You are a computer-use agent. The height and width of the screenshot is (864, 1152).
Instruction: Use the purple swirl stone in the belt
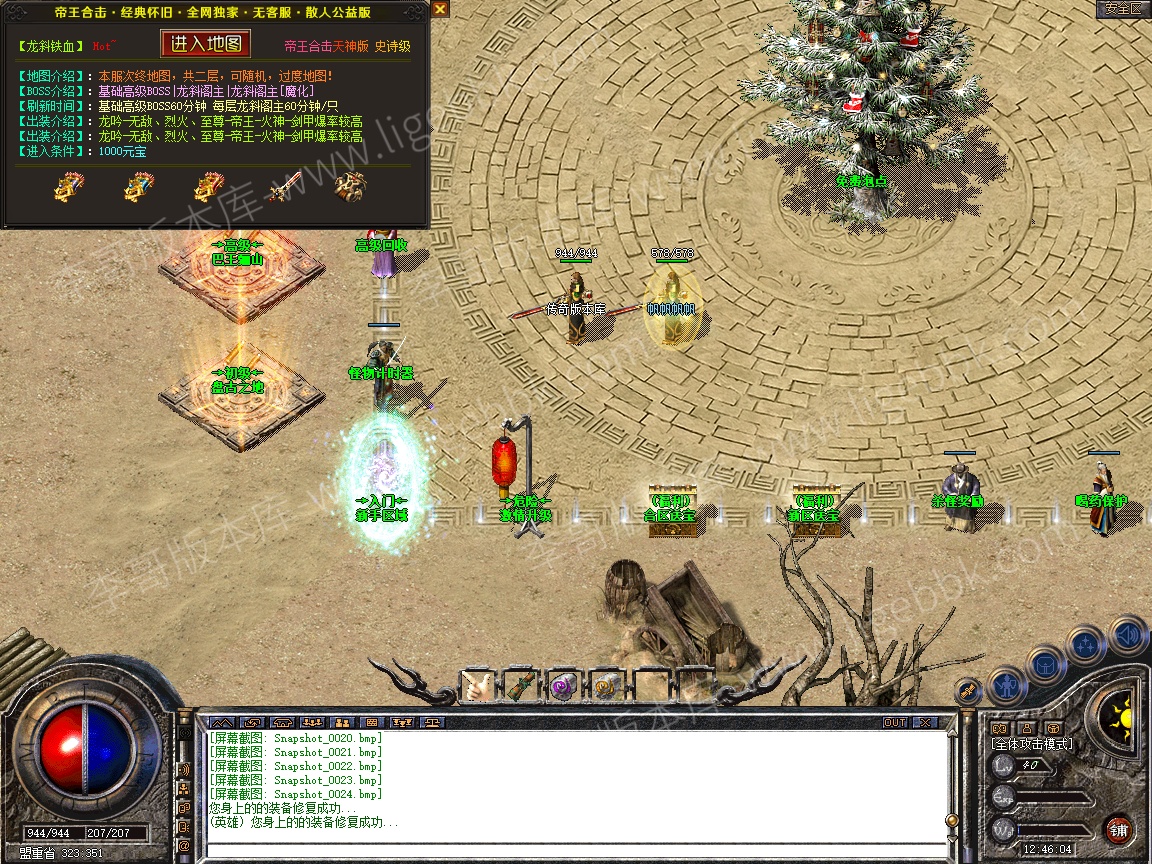pyautogui.click(x=563, y=686)
